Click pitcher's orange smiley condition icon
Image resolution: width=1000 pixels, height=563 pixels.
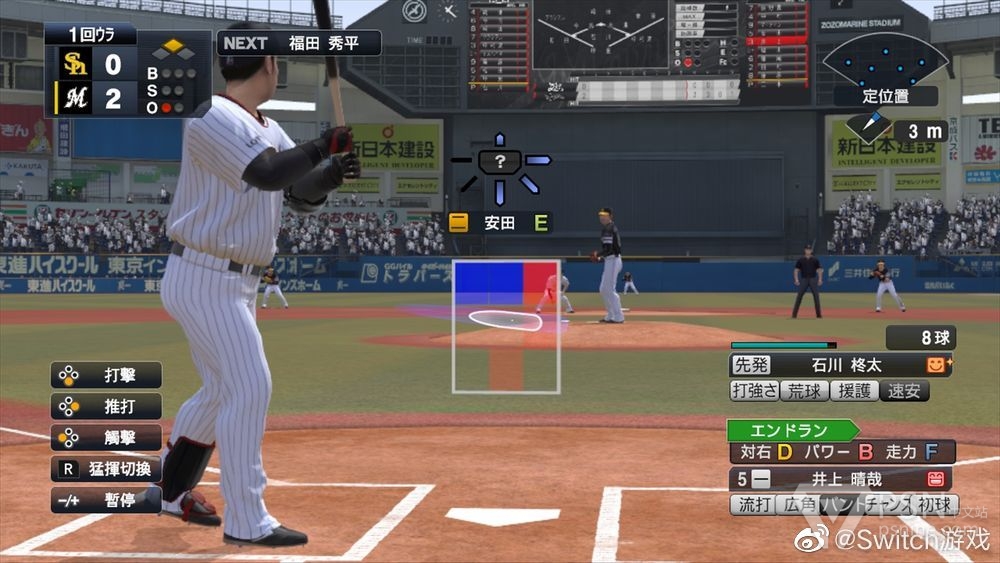click(937, 365)
